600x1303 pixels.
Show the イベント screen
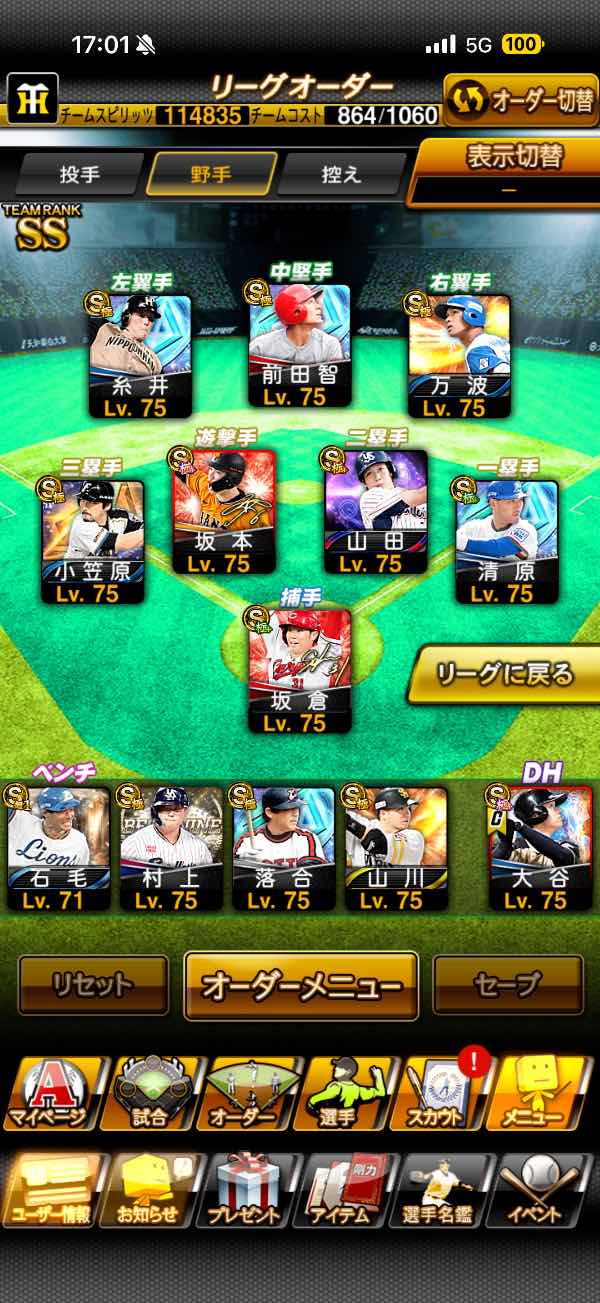click(545, 1192)
